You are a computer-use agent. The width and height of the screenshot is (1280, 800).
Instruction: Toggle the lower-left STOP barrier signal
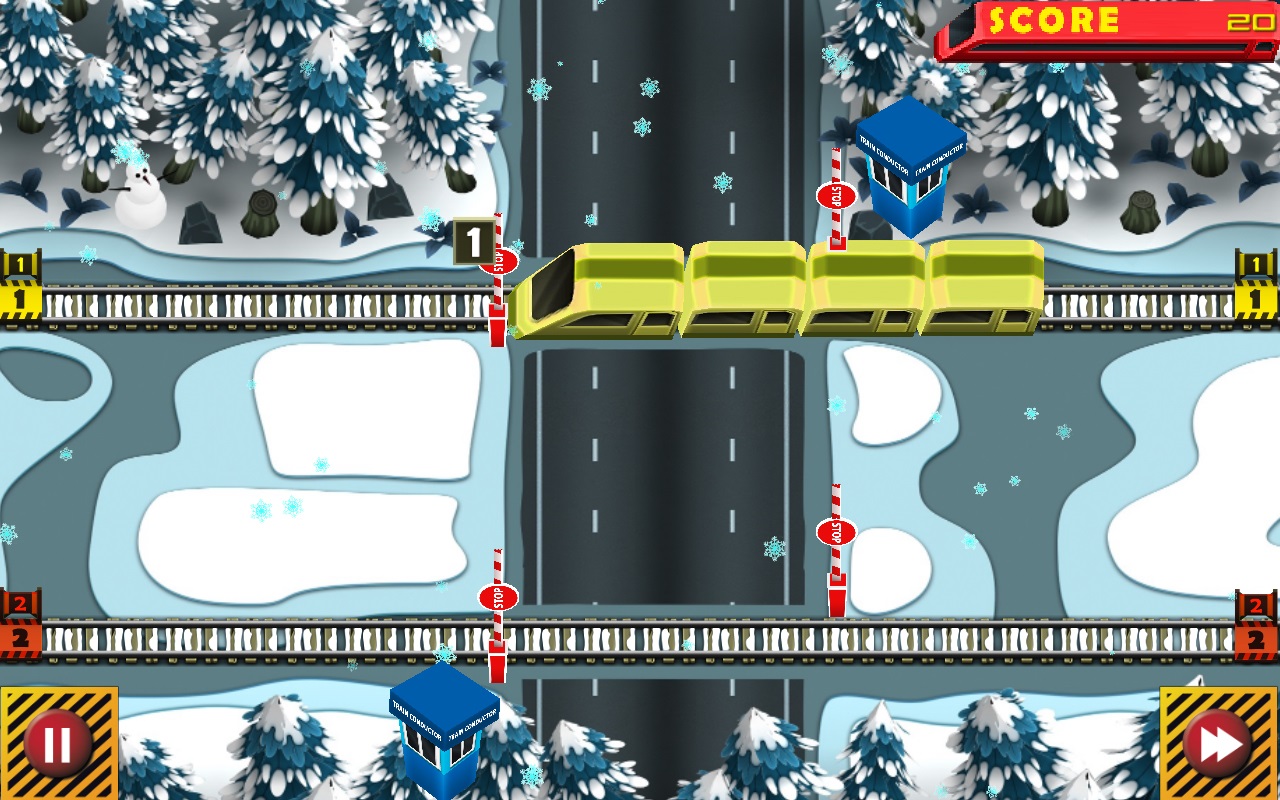(500, 598)
